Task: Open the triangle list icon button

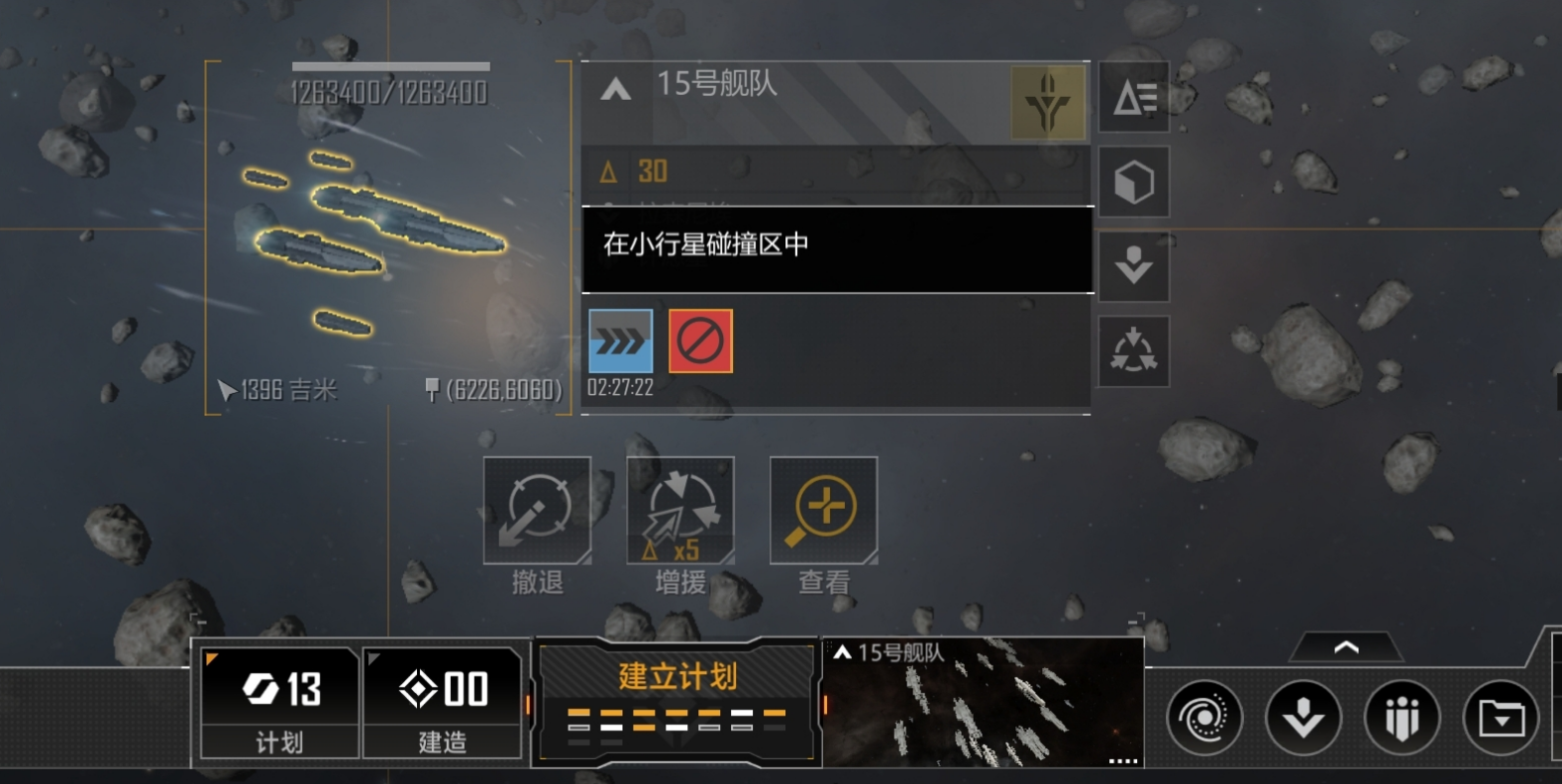Action: pos(1134,97)
